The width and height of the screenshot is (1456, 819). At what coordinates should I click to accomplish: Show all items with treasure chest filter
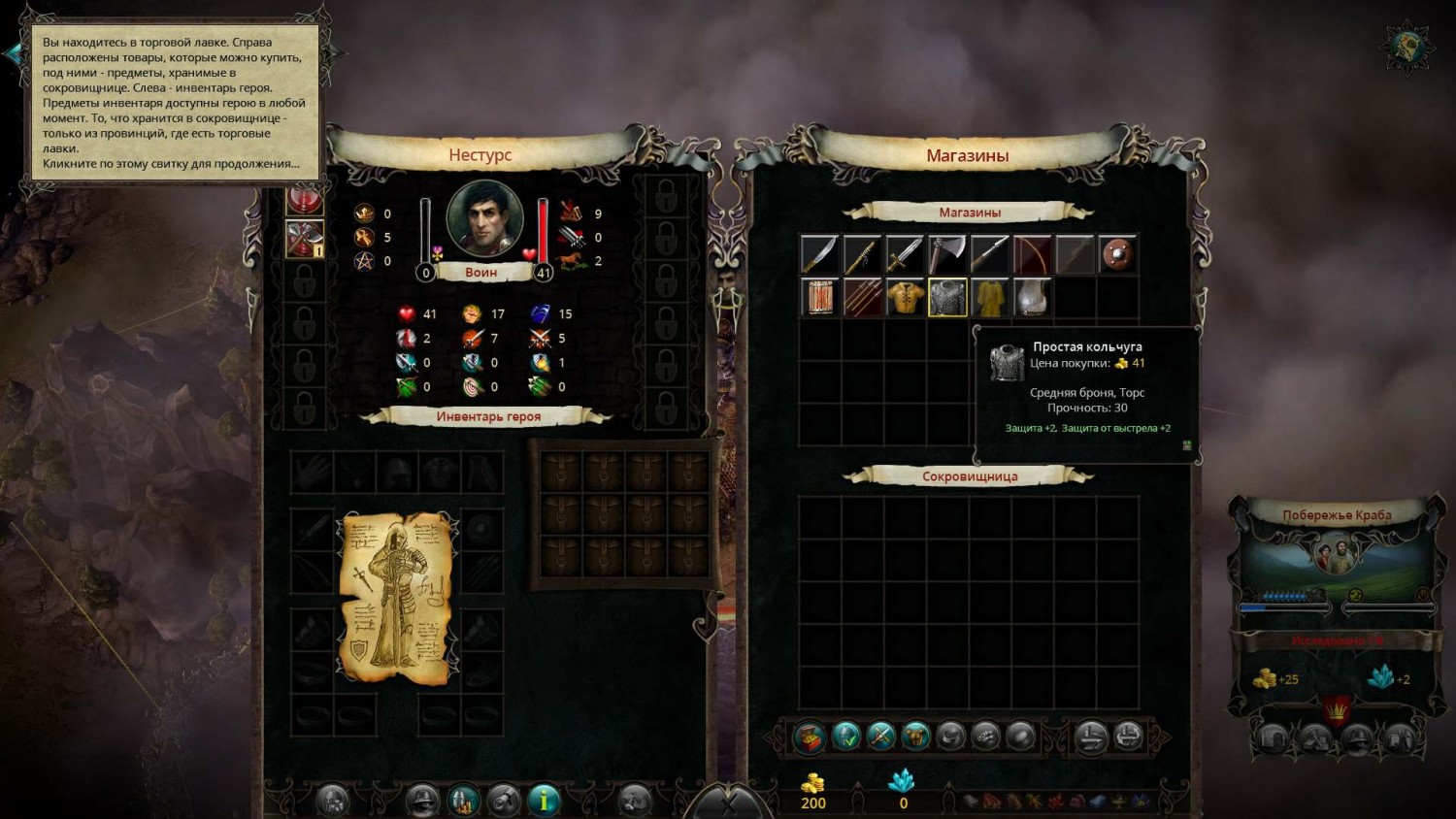809,737
